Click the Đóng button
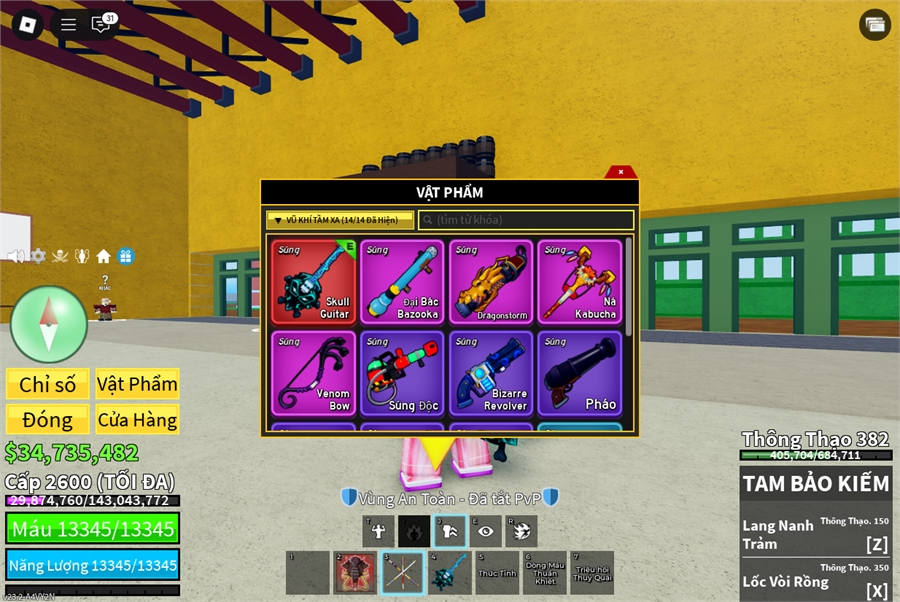The height and width of the screenshot is (602, 900). click(x=48, y=419)
